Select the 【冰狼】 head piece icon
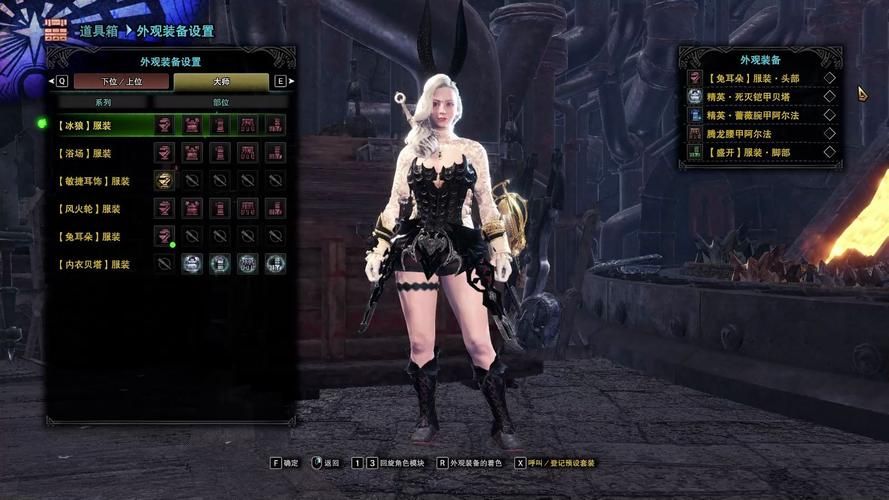 [x=165, y=125]
